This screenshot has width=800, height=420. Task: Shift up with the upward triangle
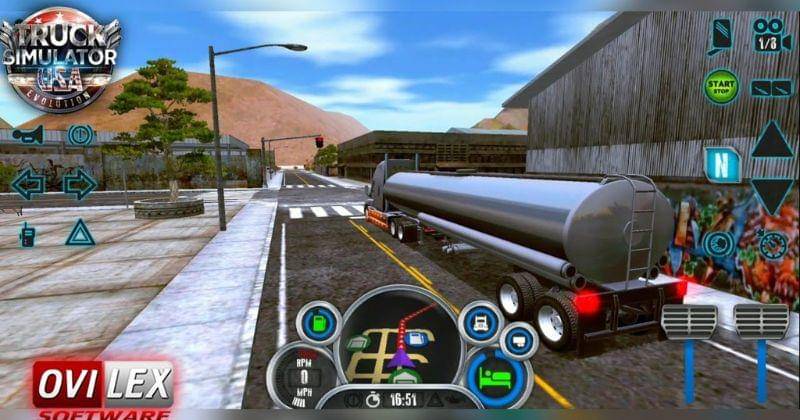click(x=771, y=139)
